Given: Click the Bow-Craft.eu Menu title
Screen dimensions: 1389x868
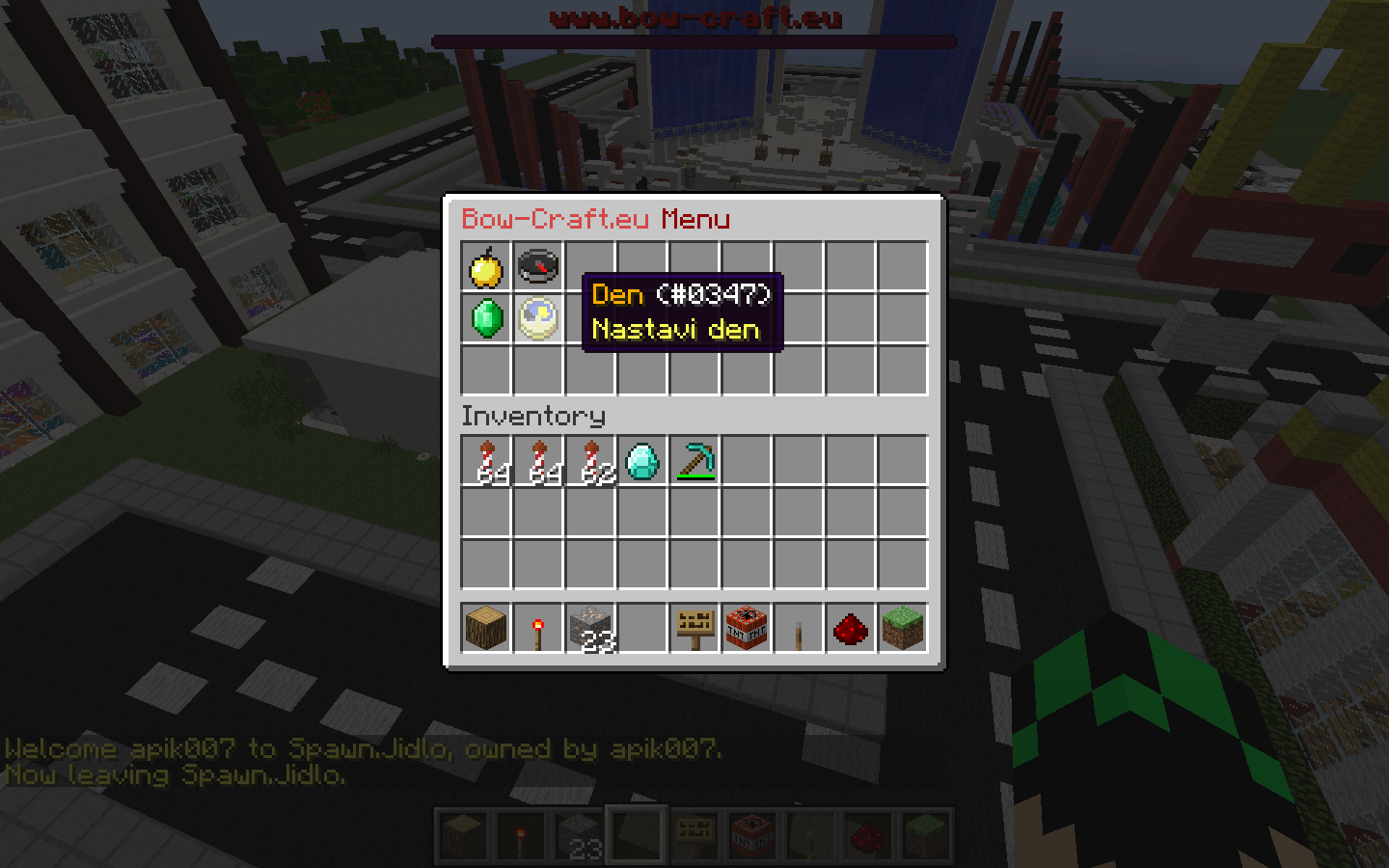Looking at the screenshot, I should (595, 219).
